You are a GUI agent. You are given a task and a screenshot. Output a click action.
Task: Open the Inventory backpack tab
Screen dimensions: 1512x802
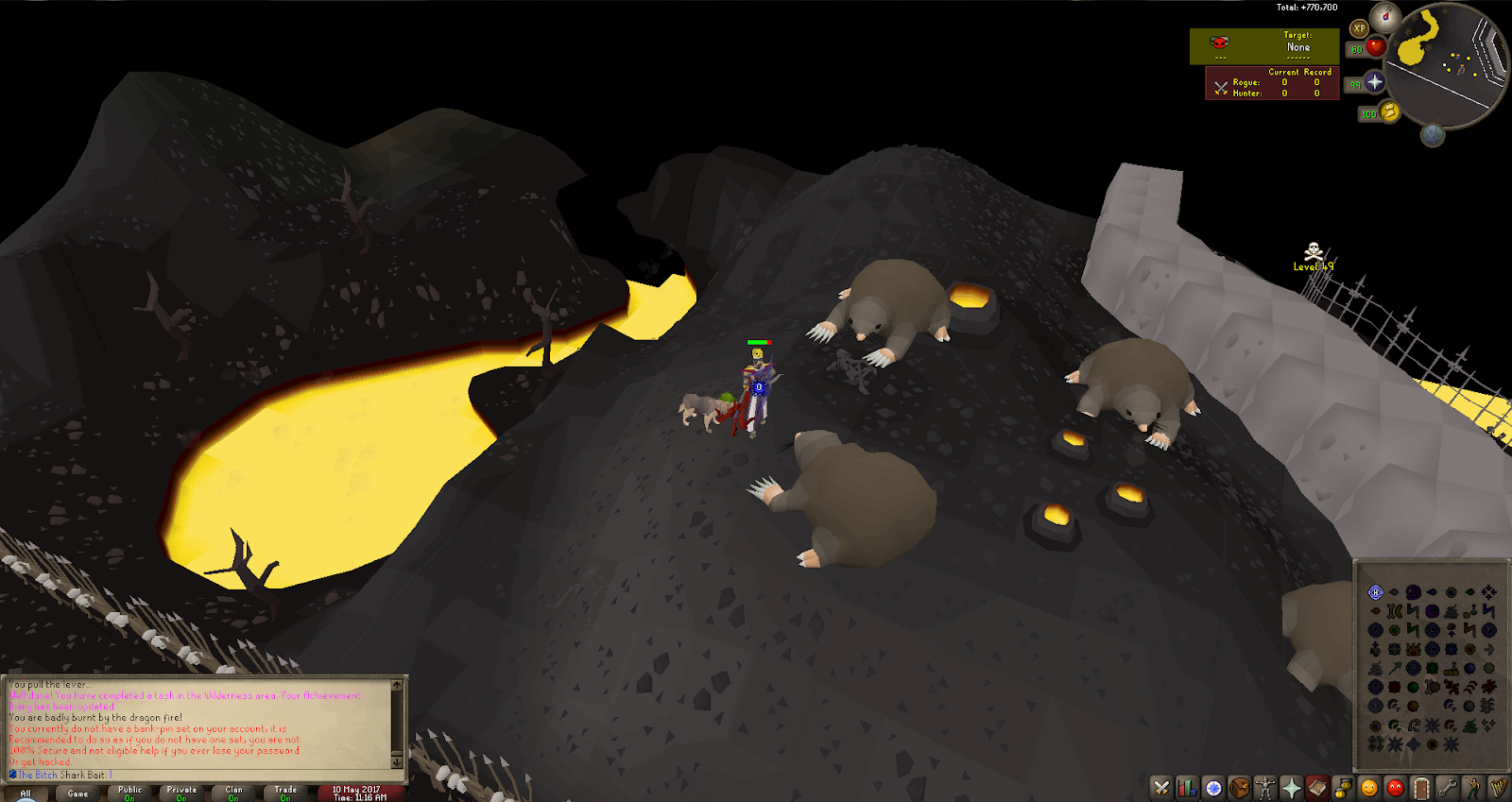click(1239, 788)
